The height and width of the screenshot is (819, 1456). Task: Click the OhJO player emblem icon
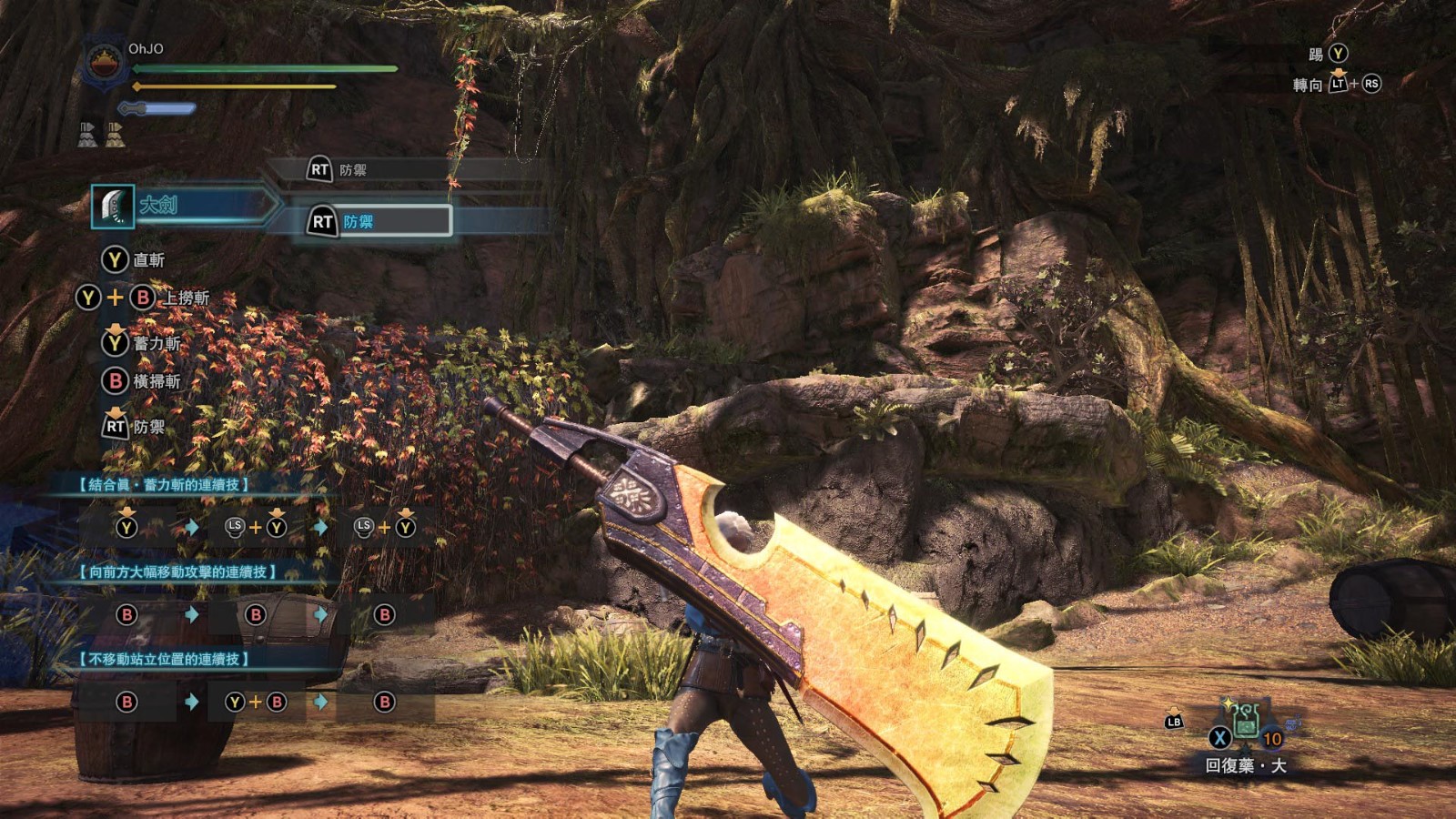(x=105, y=64)
